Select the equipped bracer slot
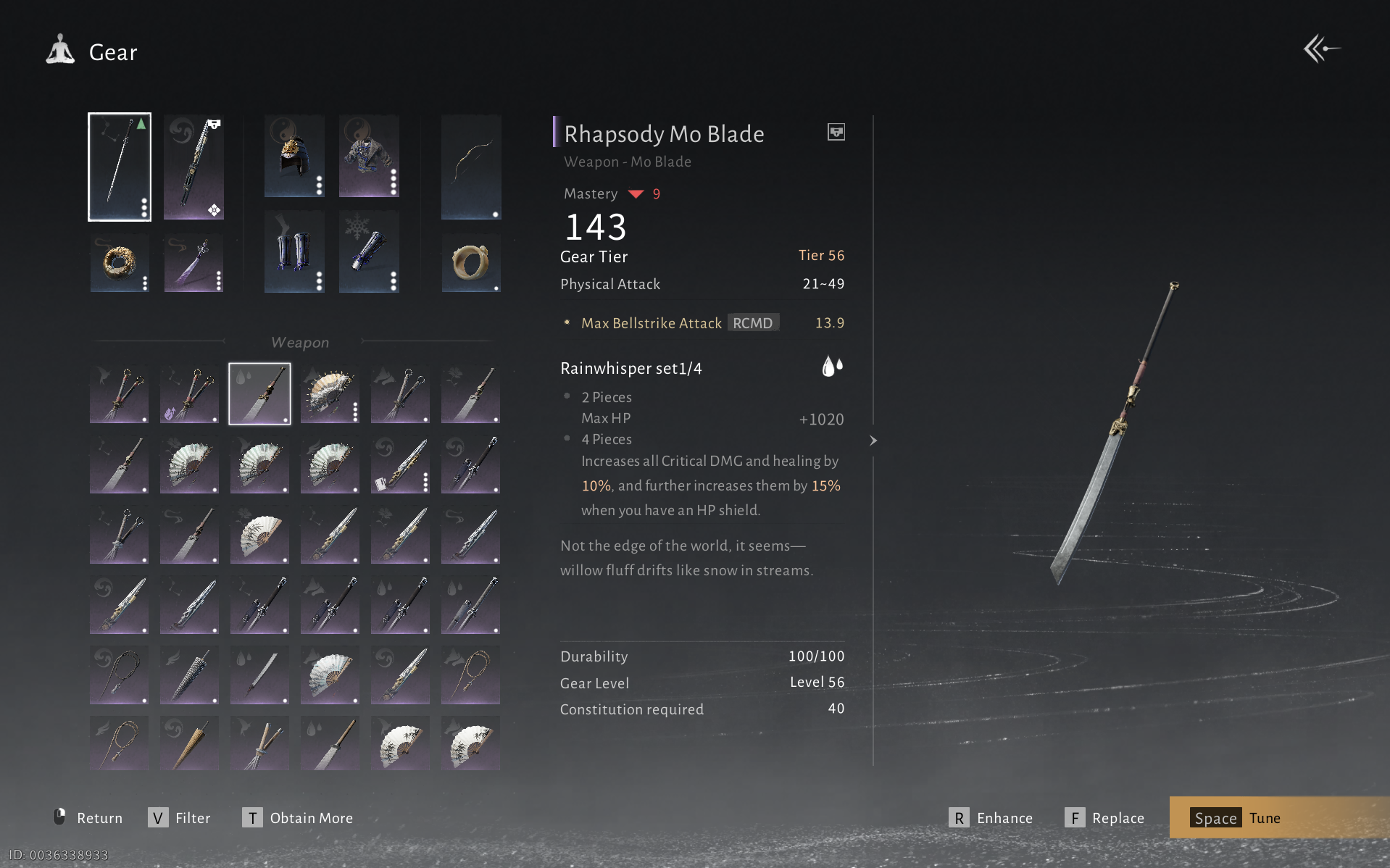Screen dimensions: 1390x868 click(x=369, y=252)
